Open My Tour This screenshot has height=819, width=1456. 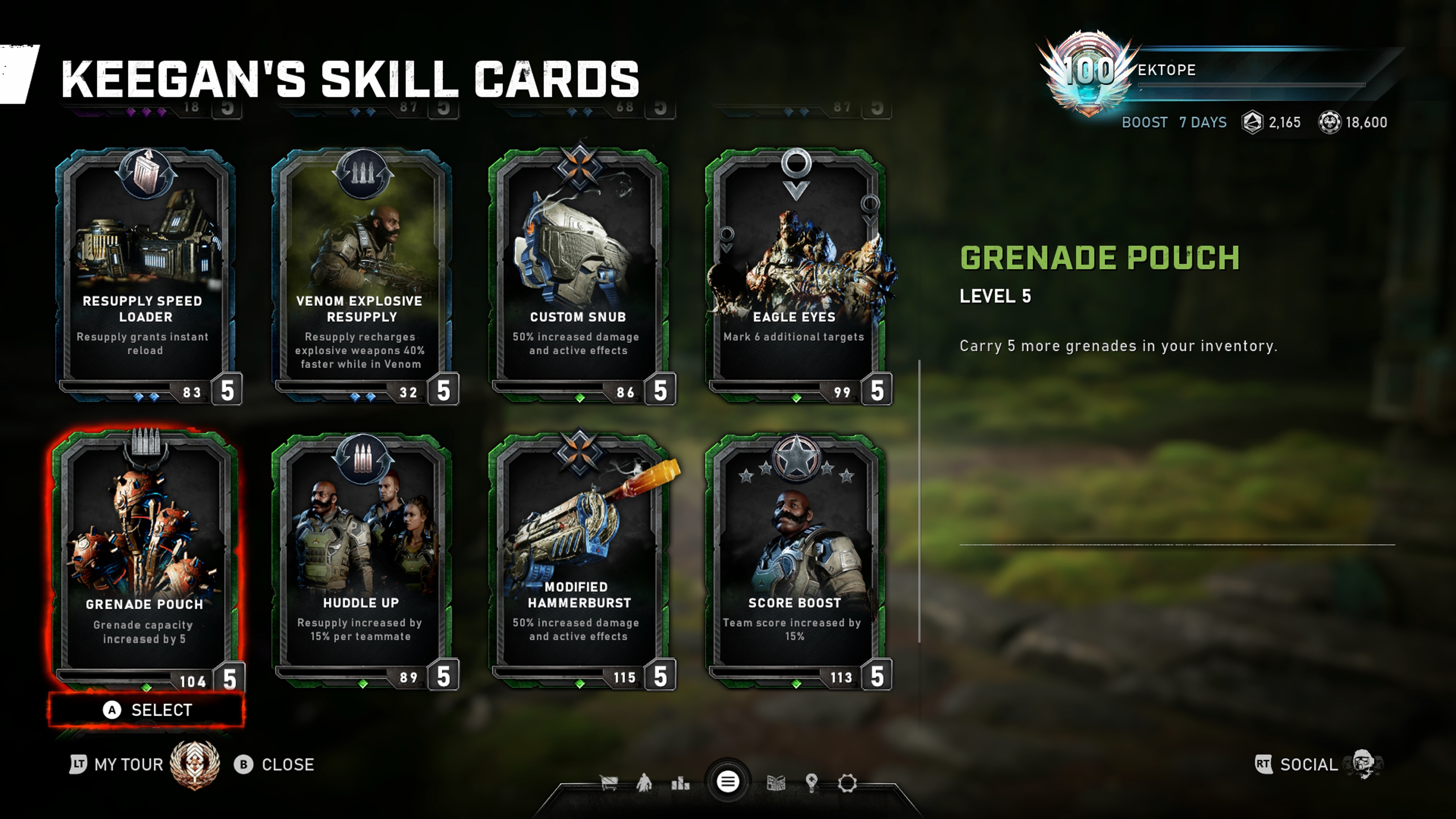(x=128, y=765)
